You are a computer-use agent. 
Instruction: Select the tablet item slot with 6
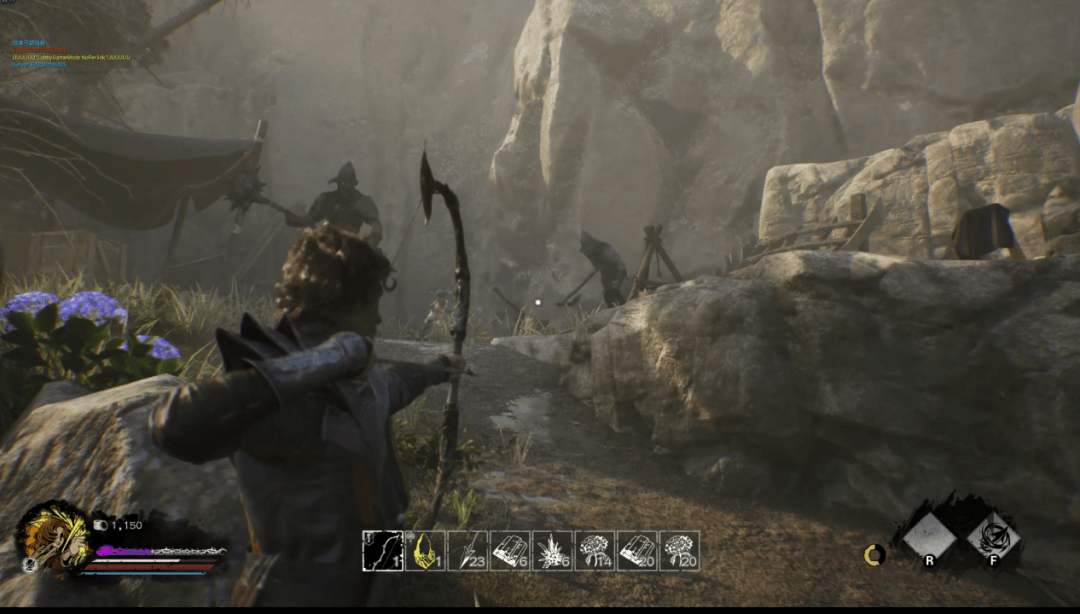pos(510,551)
